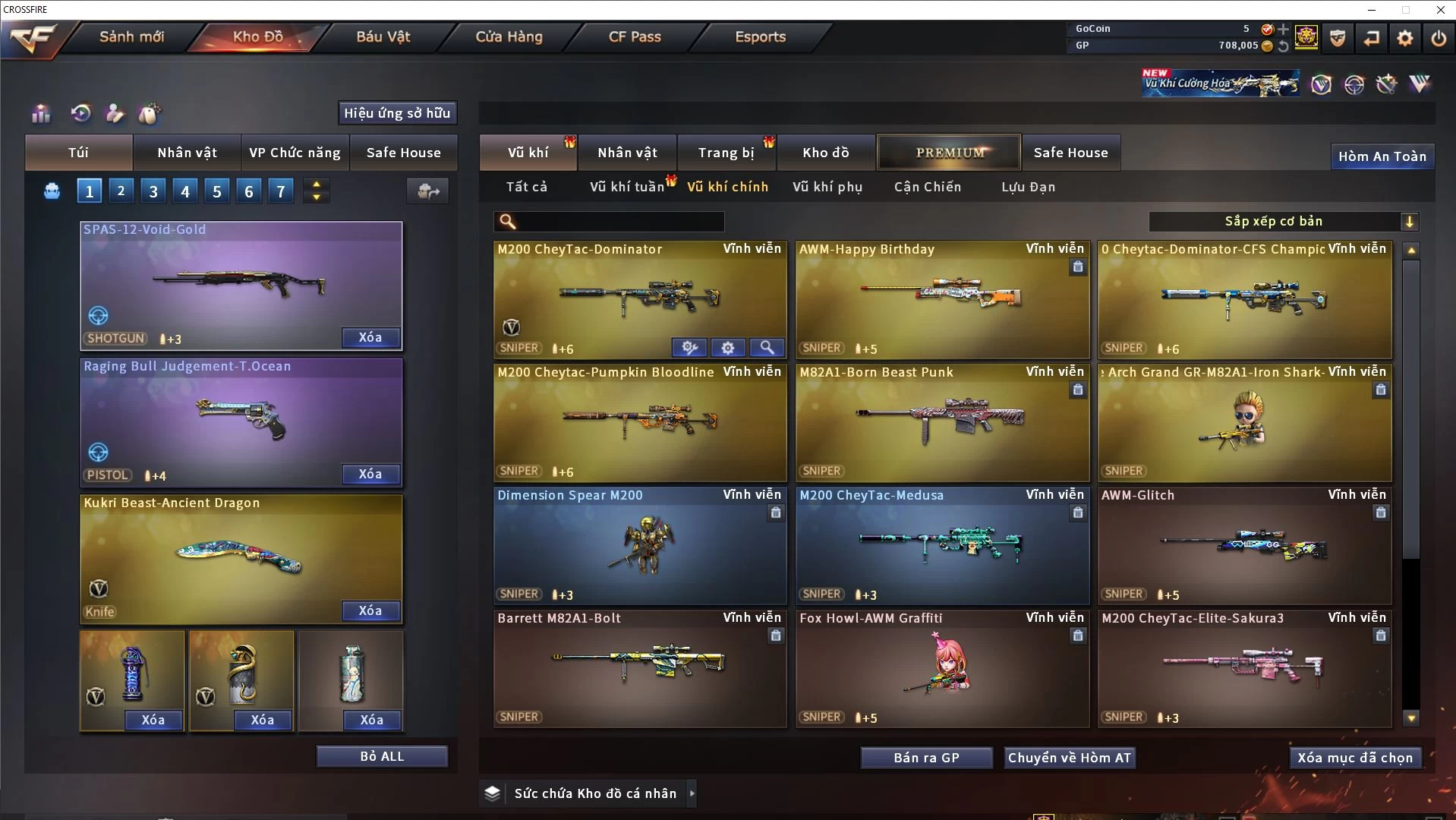Click the Bỏ ALL button
Screen dimensions: 1456x820
coord(382,757)
